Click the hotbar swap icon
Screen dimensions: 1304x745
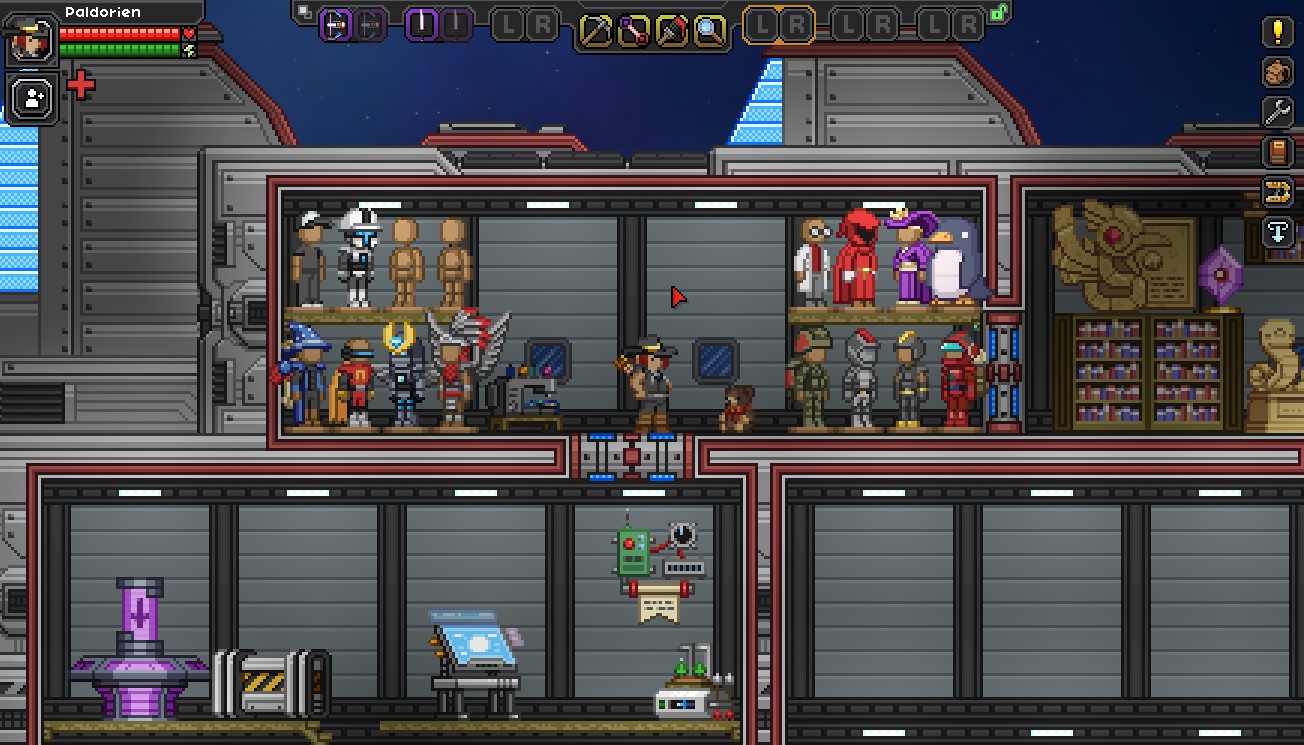pyautogui.click(x=304, y=13)
